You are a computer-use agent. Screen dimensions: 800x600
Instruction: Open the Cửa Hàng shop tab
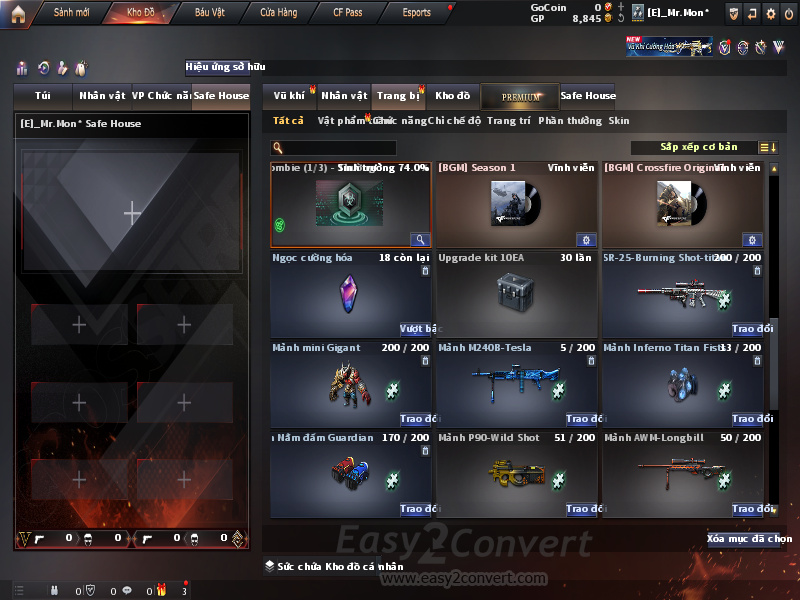pos(279,13)
